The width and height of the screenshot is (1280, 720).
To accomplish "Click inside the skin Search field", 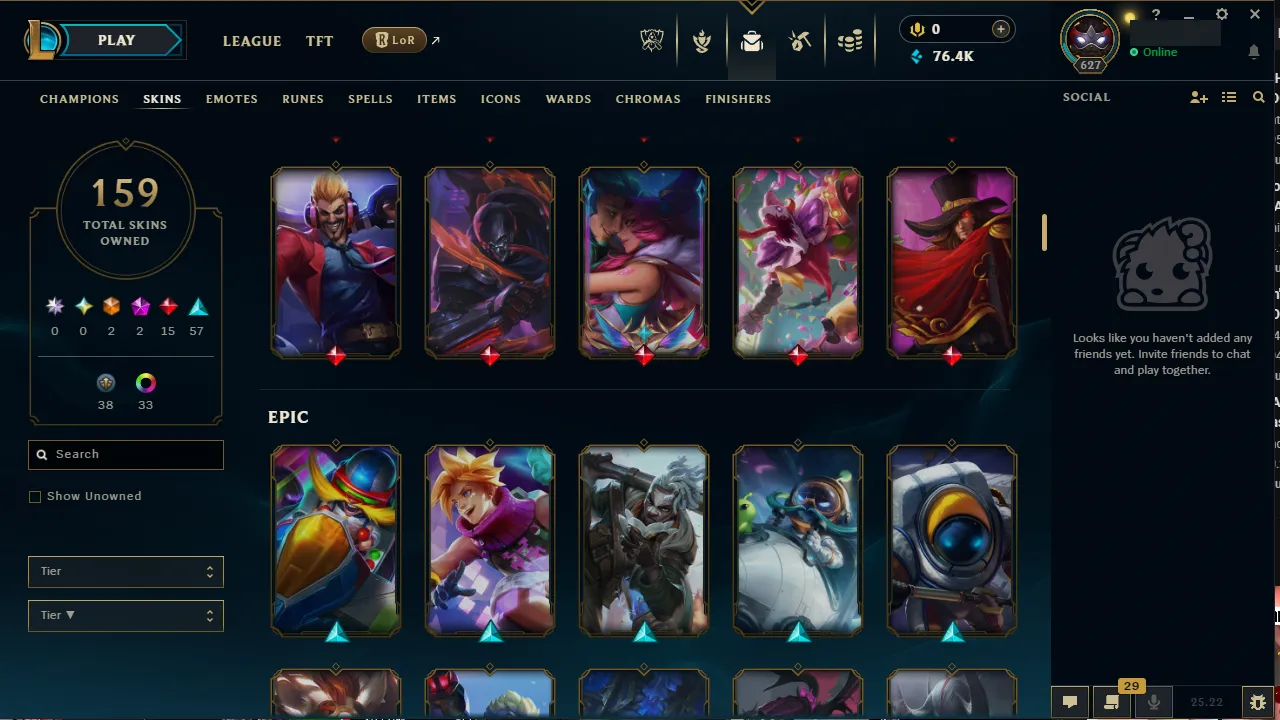I will (x=125, y=455).
